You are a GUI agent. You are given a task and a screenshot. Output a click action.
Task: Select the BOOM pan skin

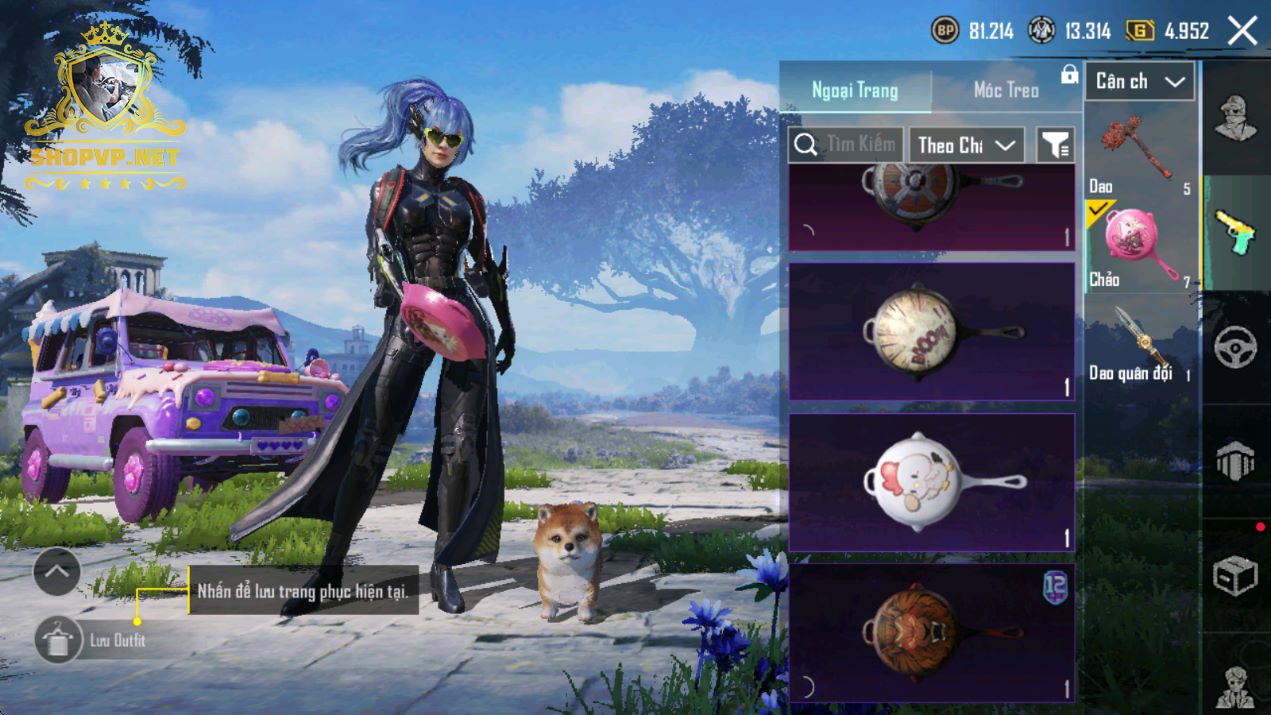tap(931, 332)
